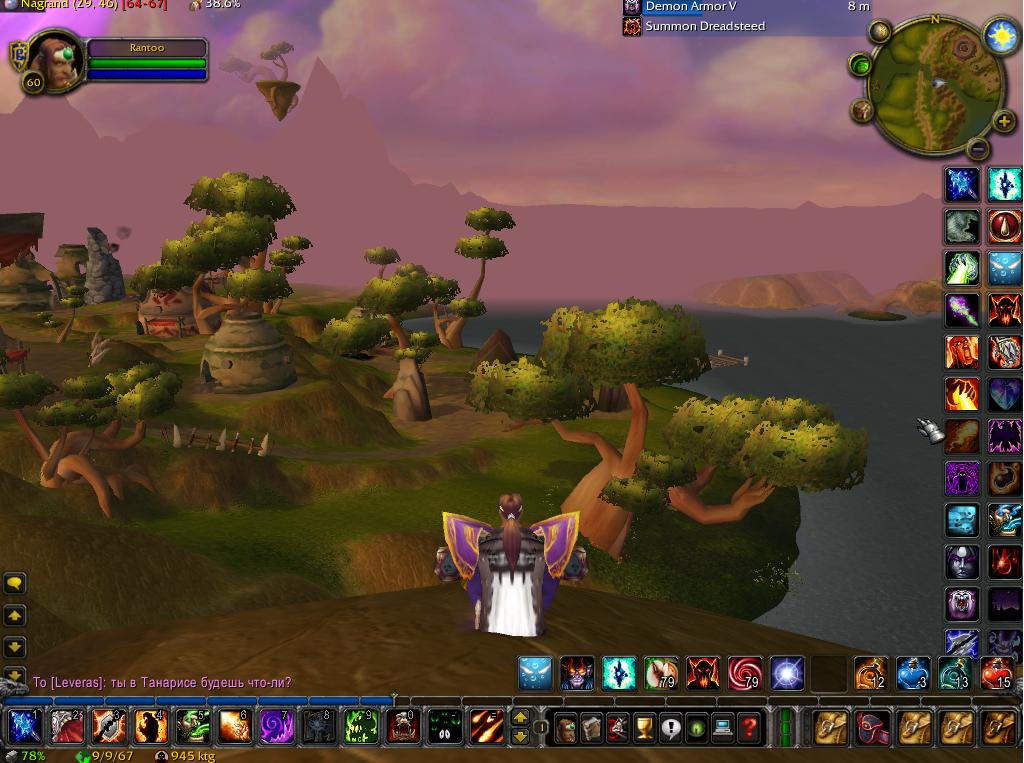This screenshot has width=1024, height=763.
Task: Select the Rantoo player portrait
Action: tap(55, 60)
